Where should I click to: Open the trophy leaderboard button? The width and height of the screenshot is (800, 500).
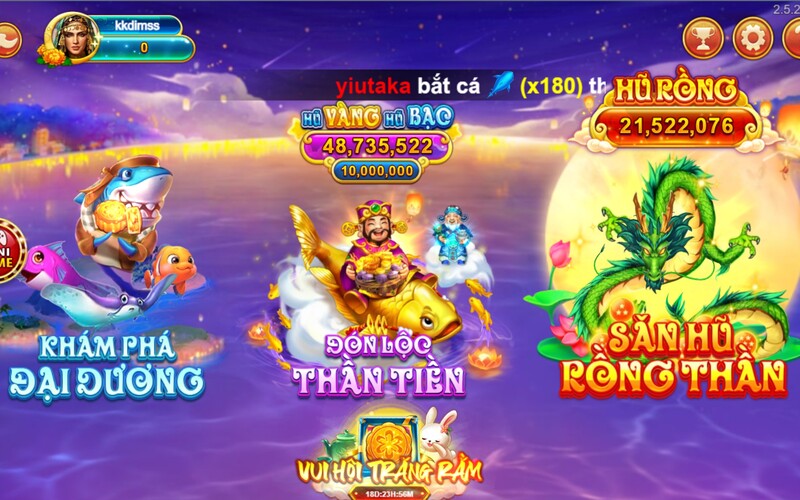[x=703, y=39]
